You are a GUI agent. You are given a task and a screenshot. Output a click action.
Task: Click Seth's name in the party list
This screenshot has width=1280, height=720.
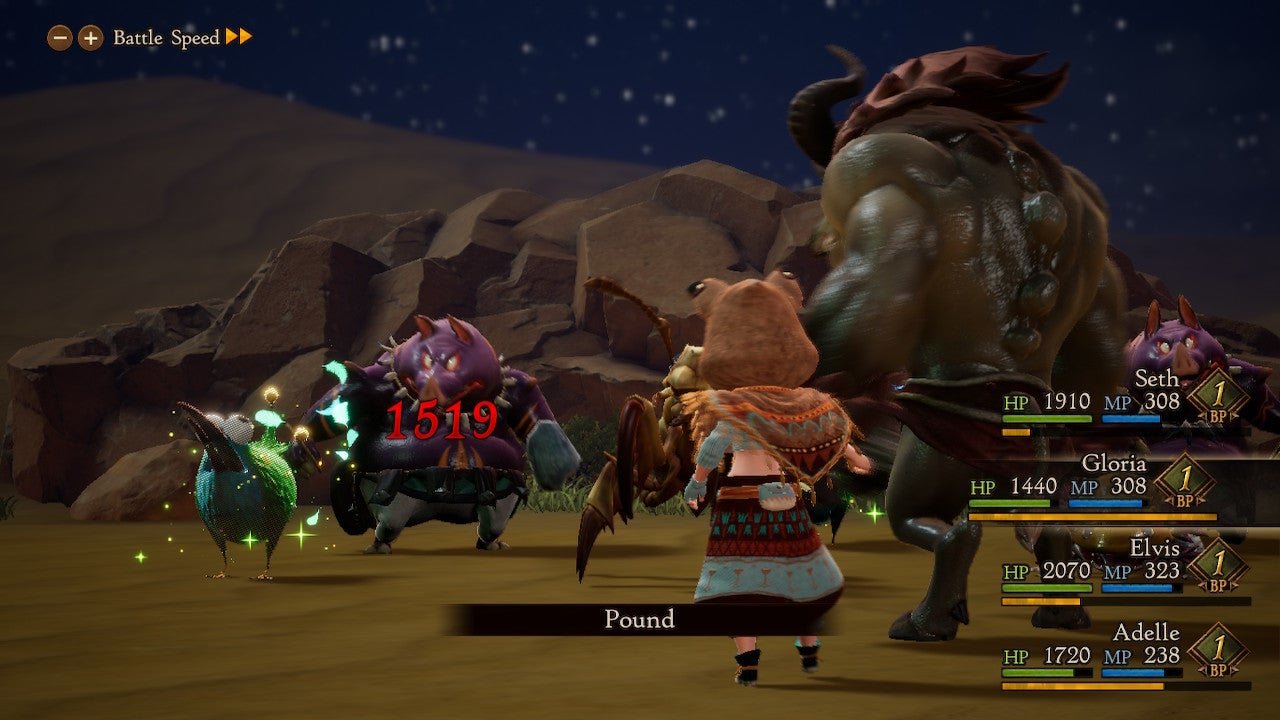tap(1158, 378)
